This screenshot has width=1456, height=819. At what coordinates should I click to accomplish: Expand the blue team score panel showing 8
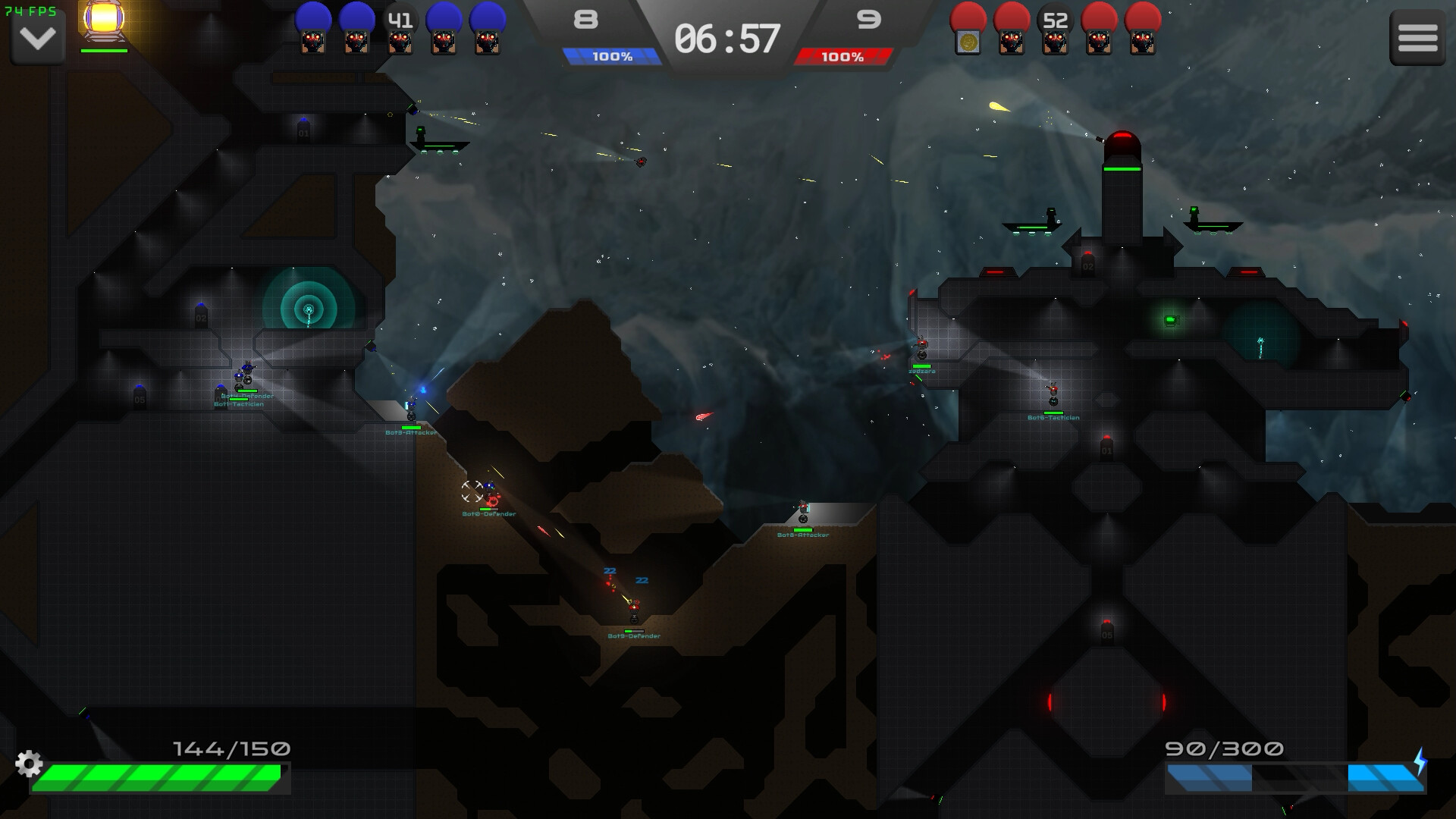tap(585, 19)
